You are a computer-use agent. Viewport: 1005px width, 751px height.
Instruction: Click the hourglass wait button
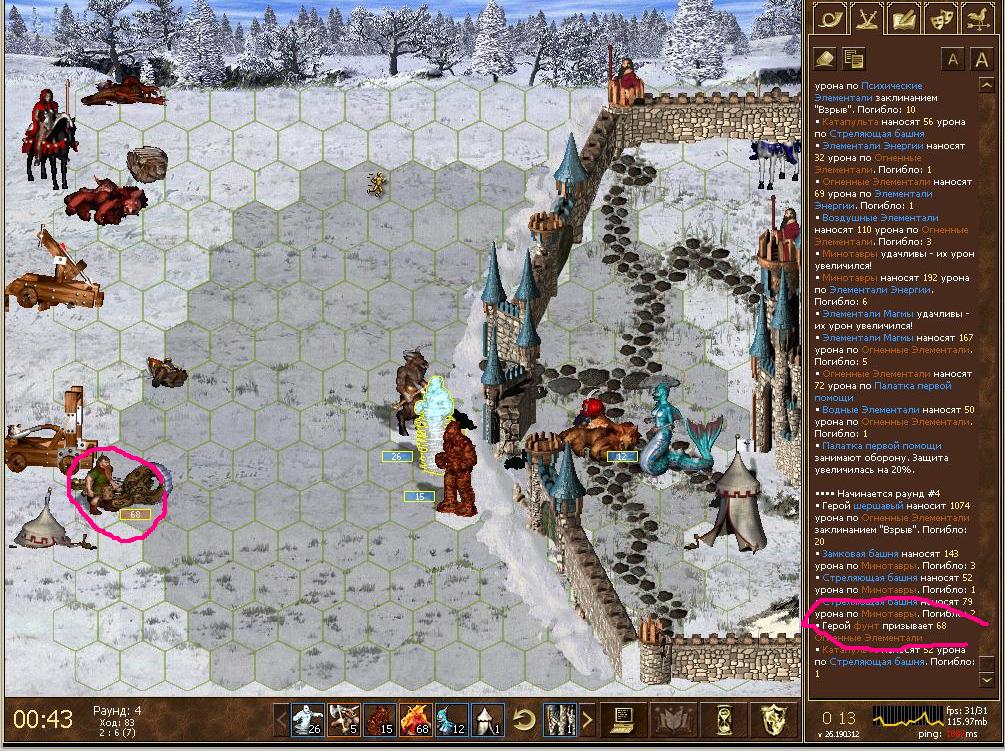722,718
